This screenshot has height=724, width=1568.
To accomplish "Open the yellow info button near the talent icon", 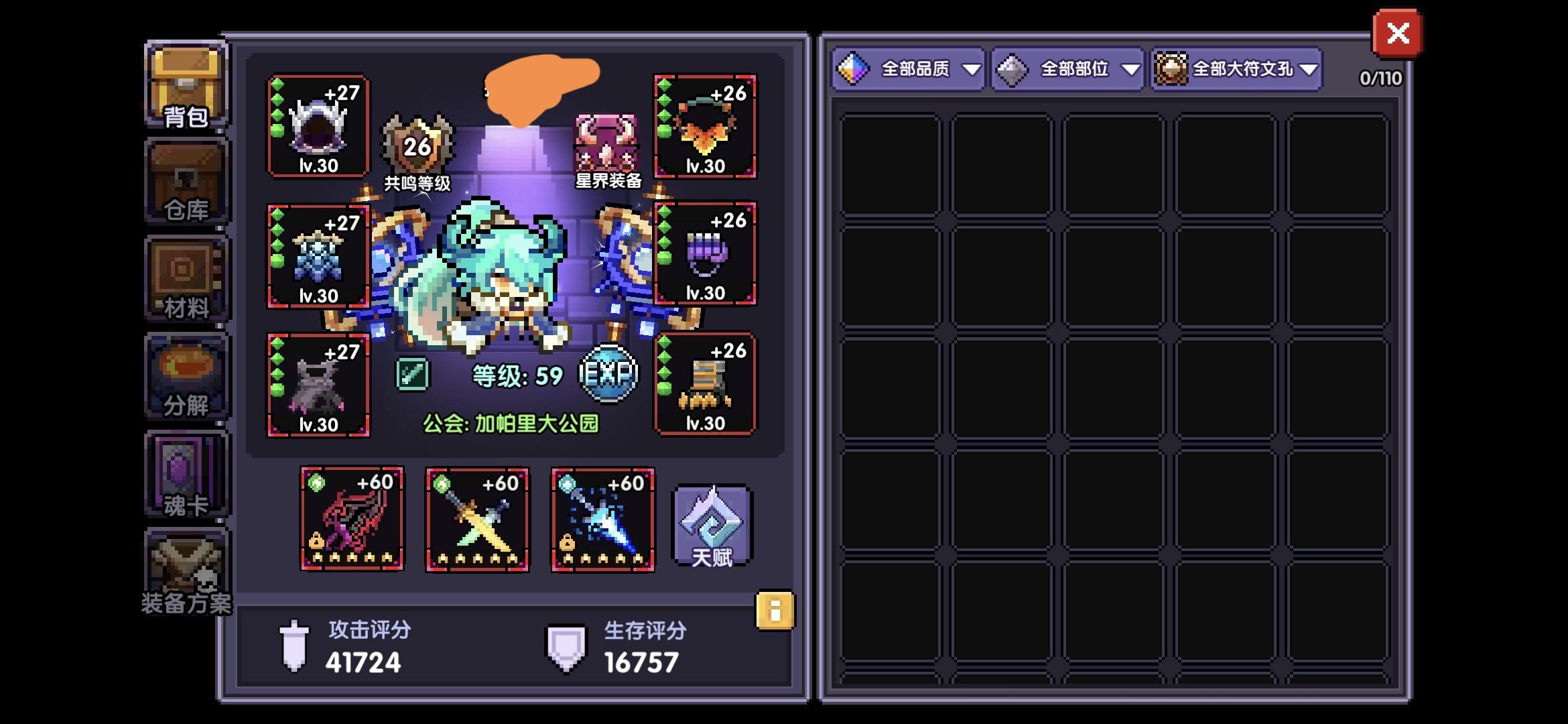I will 775,610.
